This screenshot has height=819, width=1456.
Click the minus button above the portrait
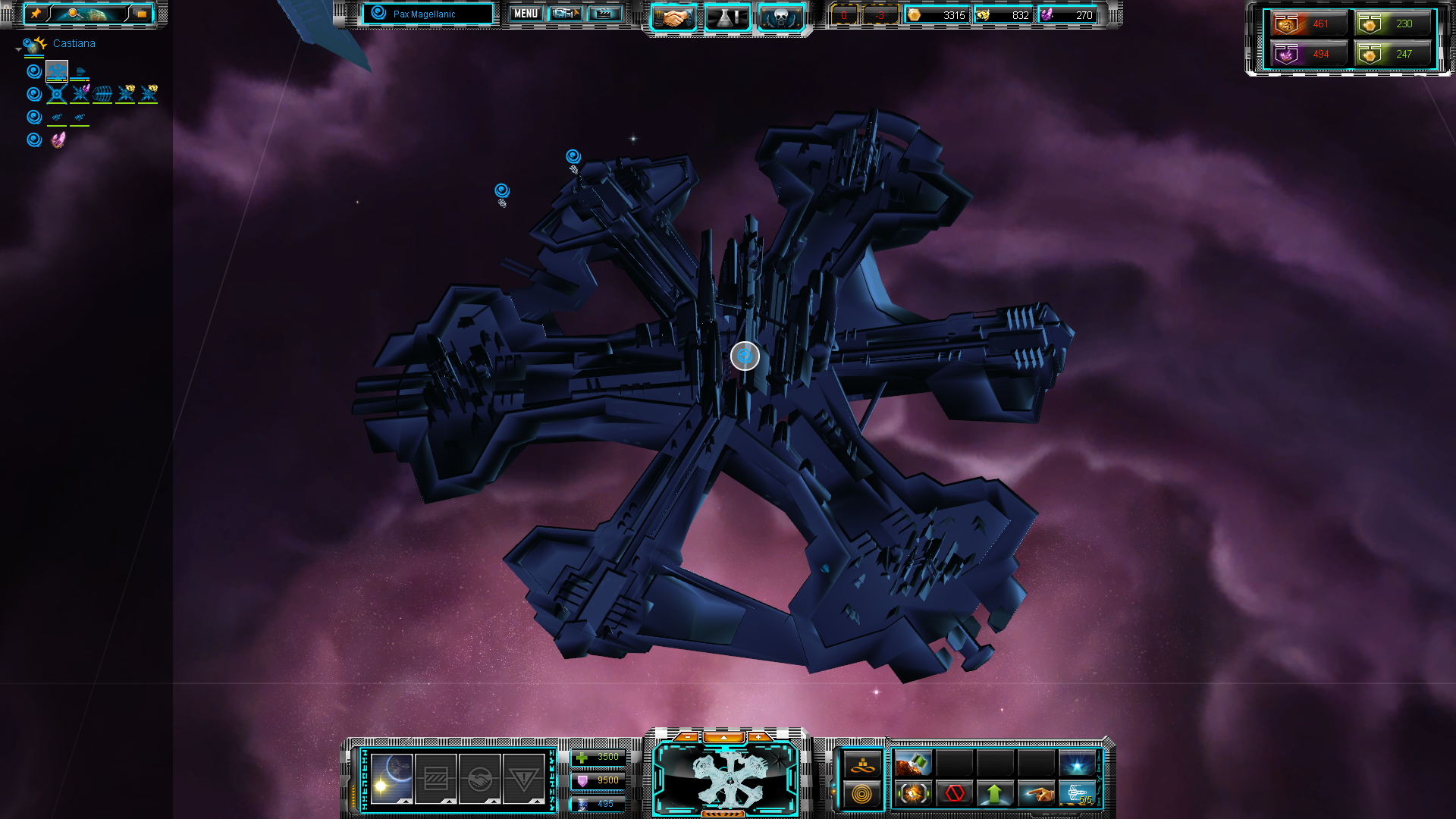(686, 736)
